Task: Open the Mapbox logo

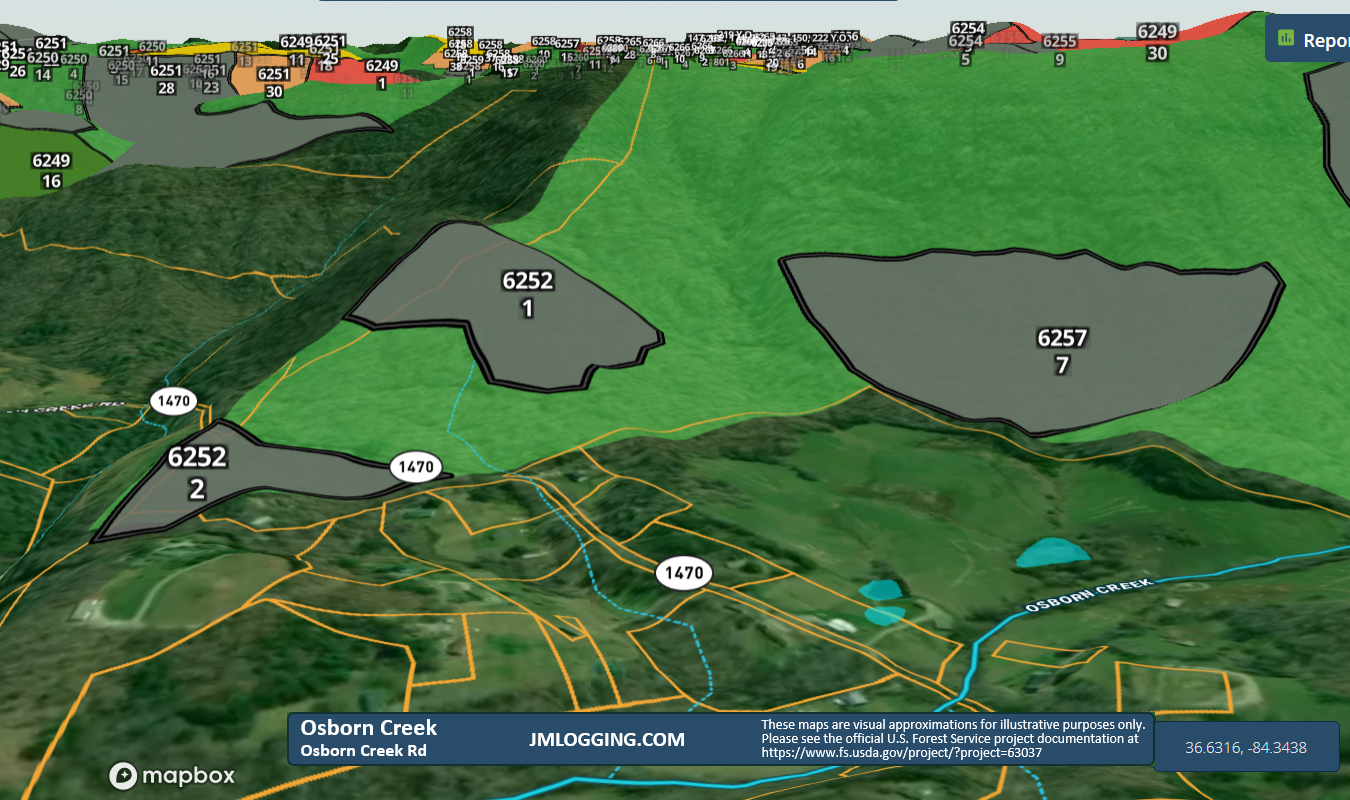Action: 172,776
